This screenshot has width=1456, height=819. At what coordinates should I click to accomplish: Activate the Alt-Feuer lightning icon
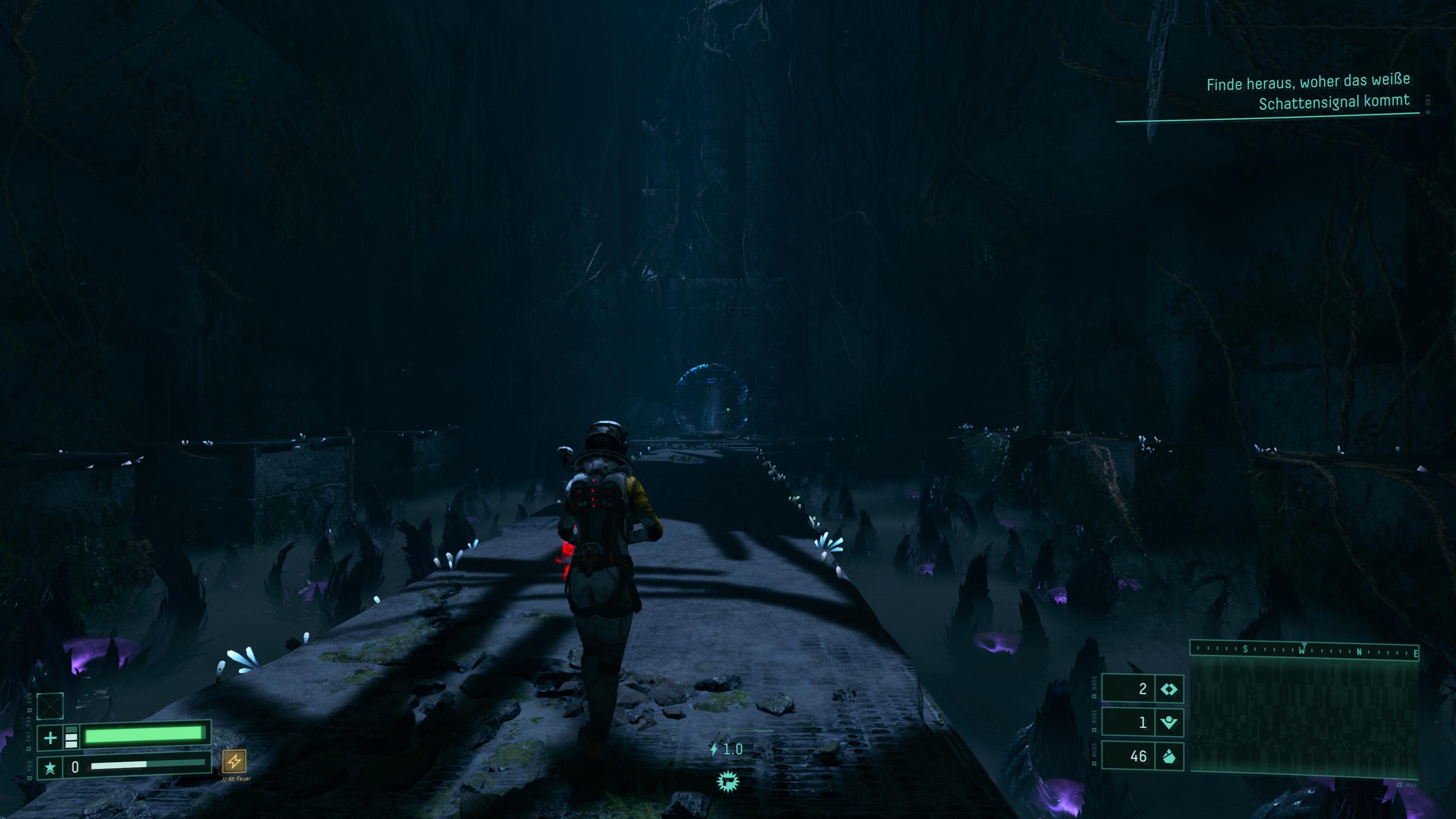click(234, 761)
